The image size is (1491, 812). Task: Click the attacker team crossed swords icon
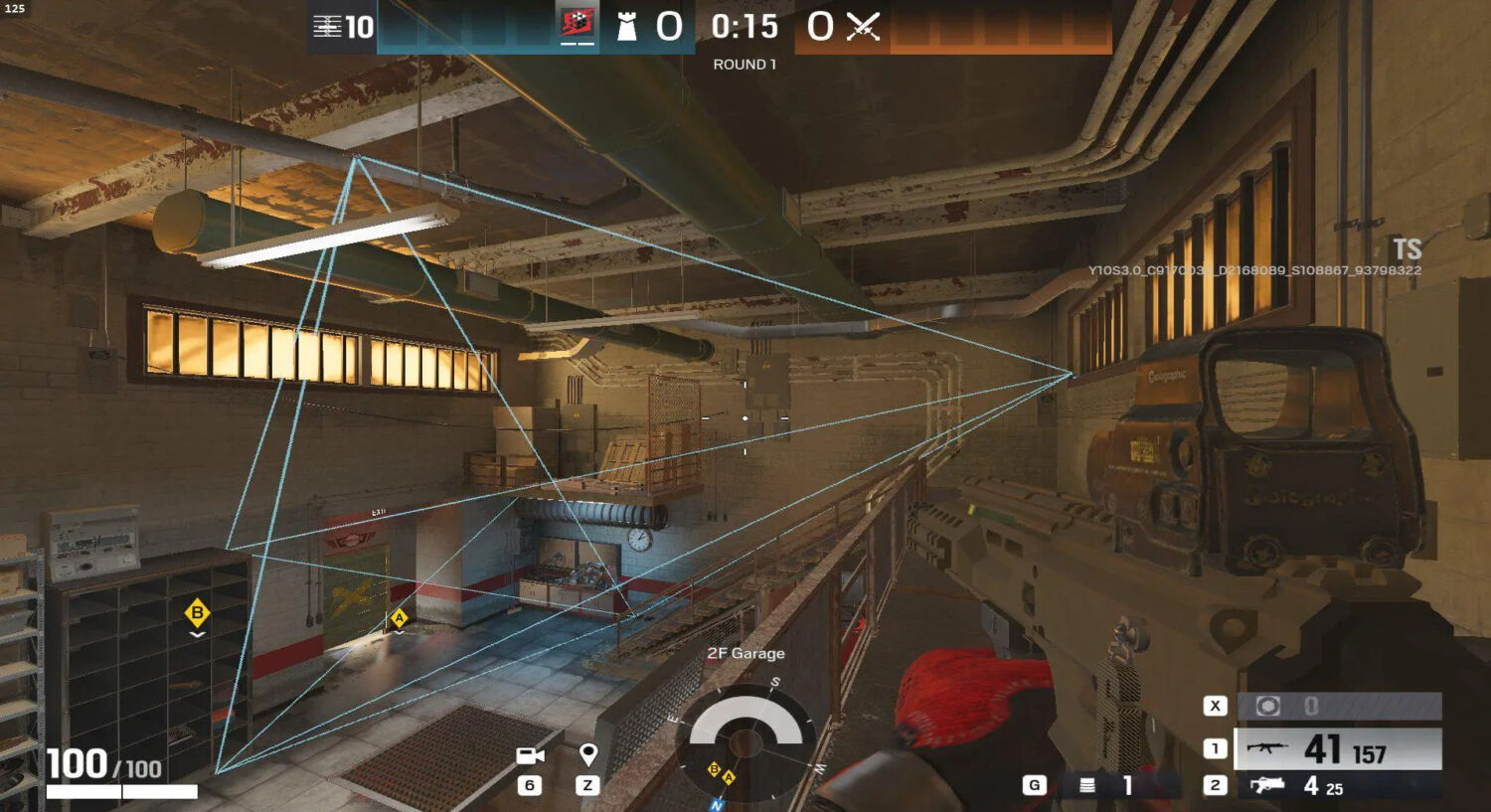click(x=863, y=27)
